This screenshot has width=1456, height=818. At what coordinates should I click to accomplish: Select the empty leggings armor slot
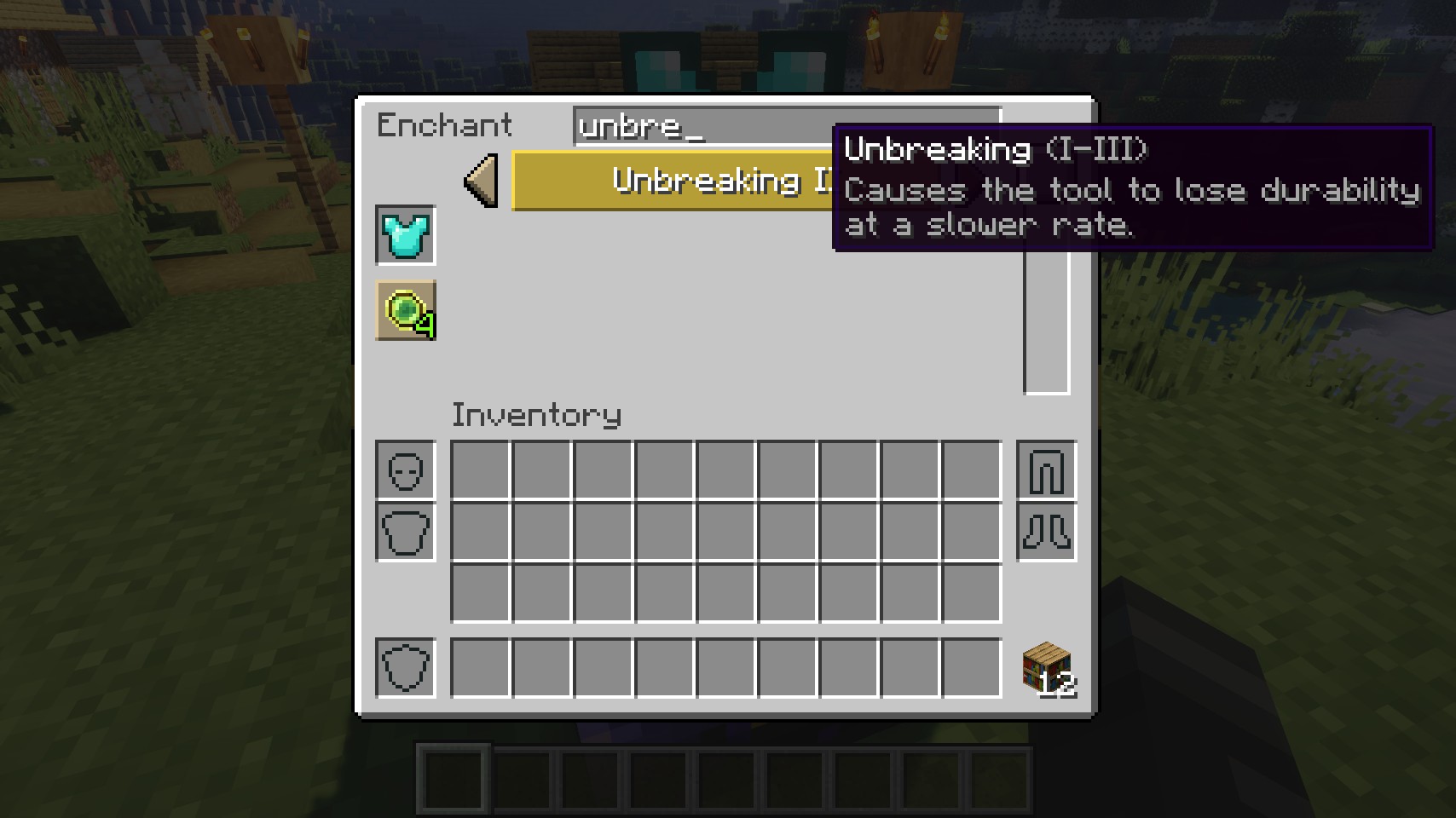pos(1047,470)
